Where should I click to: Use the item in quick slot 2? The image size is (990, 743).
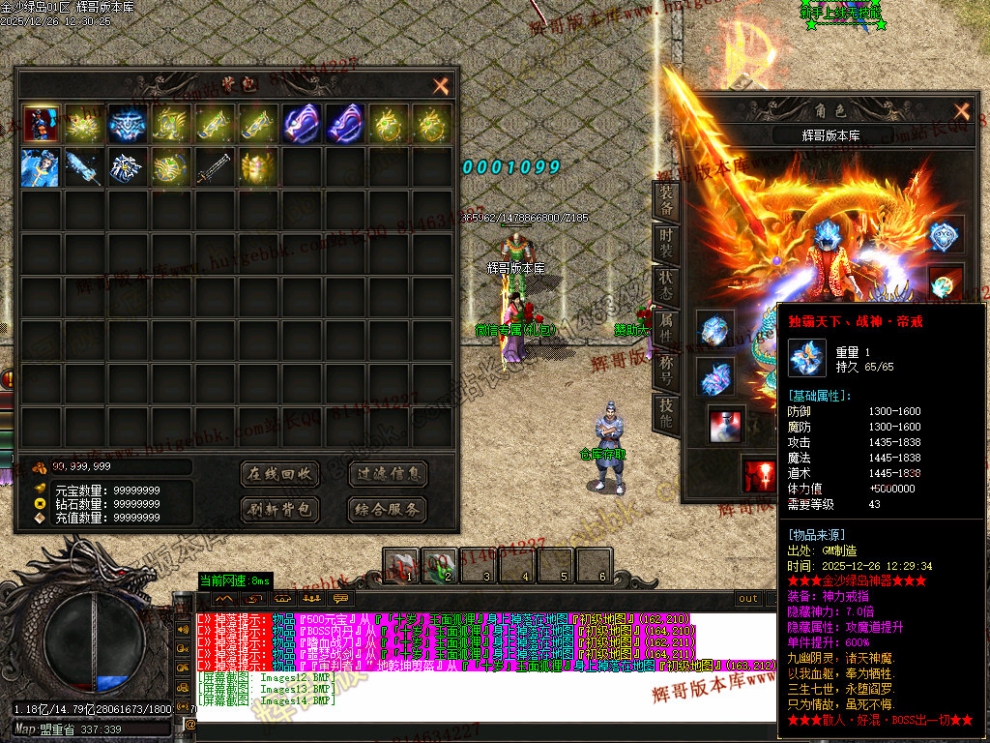point(438,565)
